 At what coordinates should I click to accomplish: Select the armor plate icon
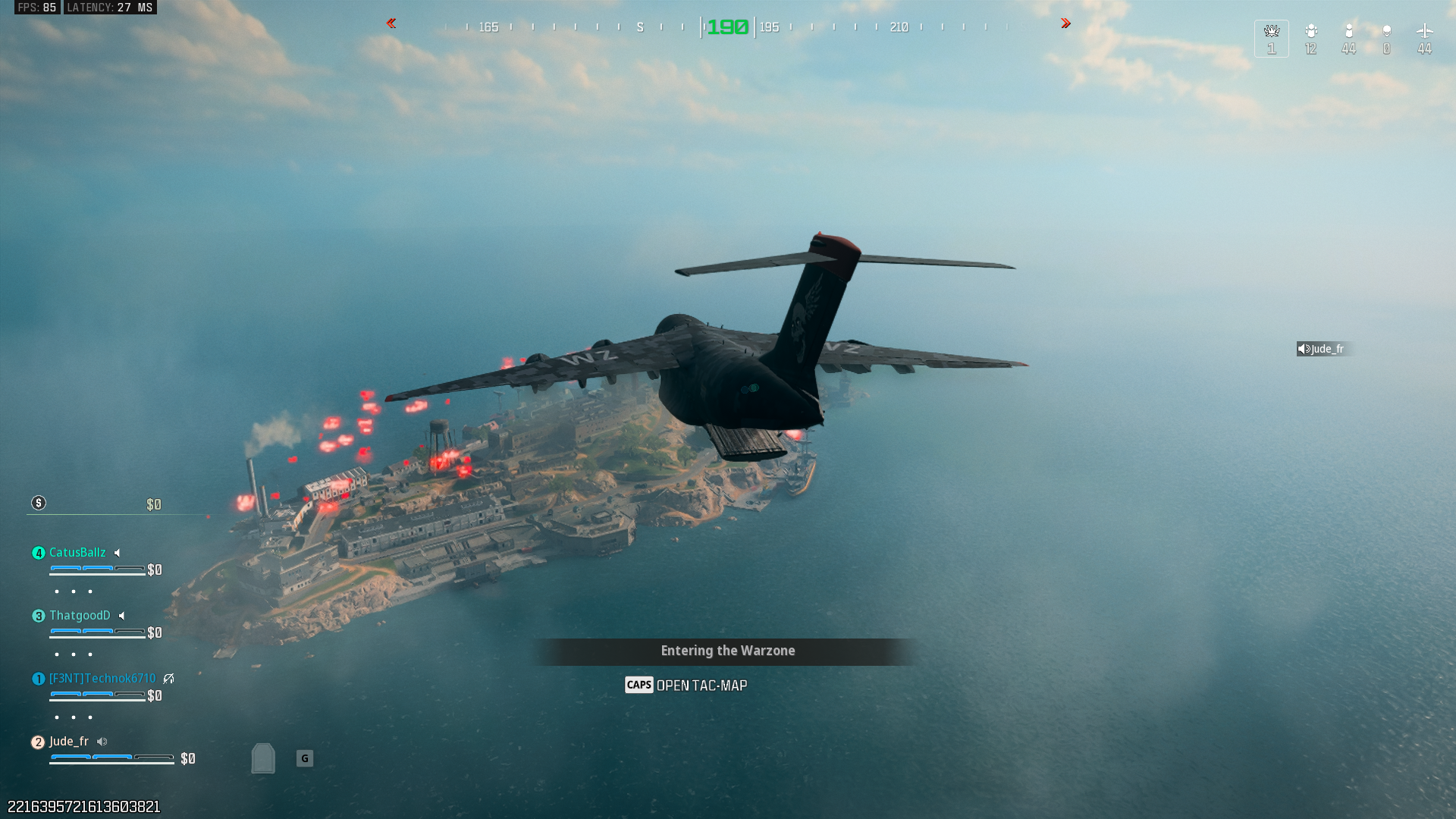point(263,758)
